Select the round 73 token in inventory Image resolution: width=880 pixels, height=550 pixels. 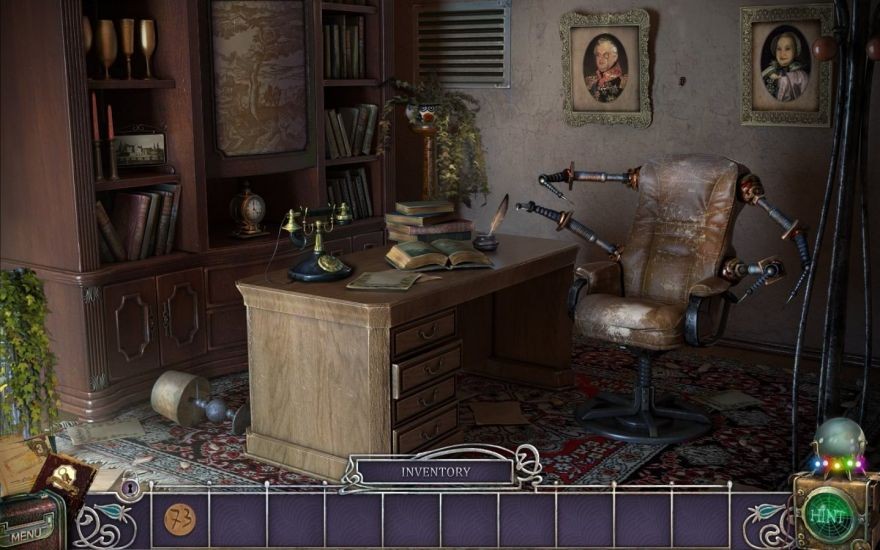(x=180, y=519)
